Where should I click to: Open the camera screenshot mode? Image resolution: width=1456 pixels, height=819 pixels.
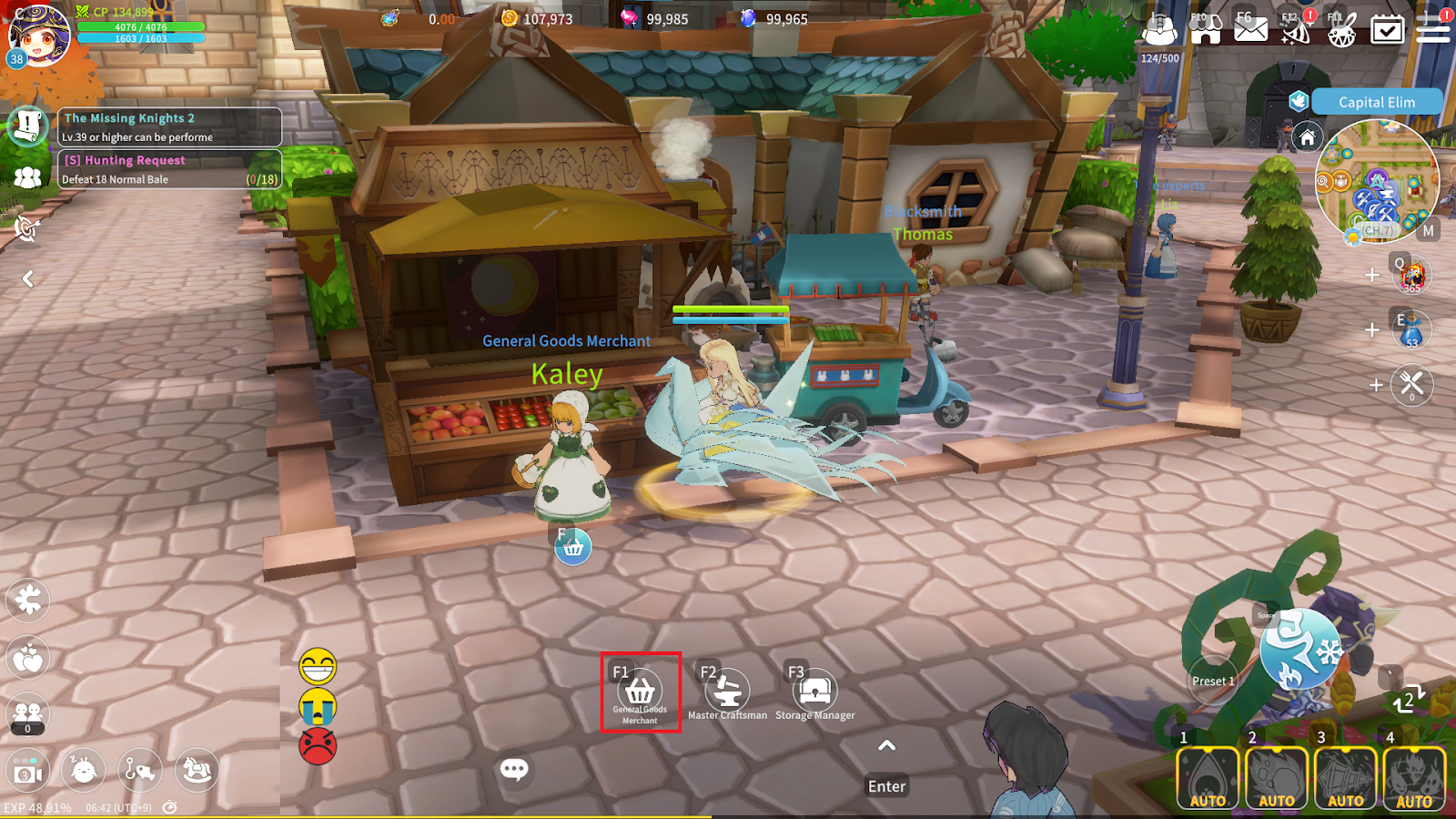(27, 773)
